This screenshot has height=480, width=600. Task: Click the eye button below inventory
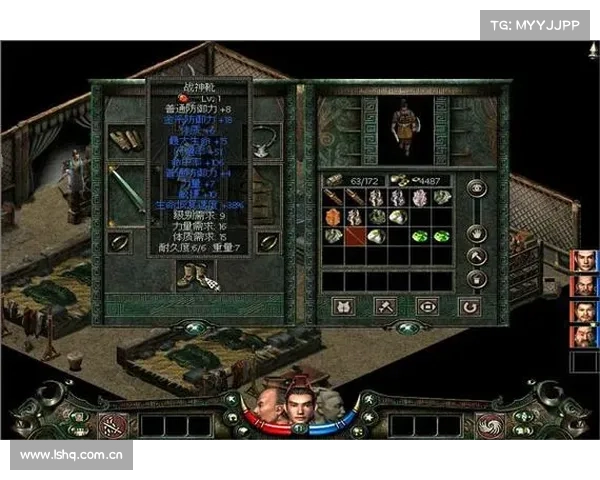(x=426, y=306)
